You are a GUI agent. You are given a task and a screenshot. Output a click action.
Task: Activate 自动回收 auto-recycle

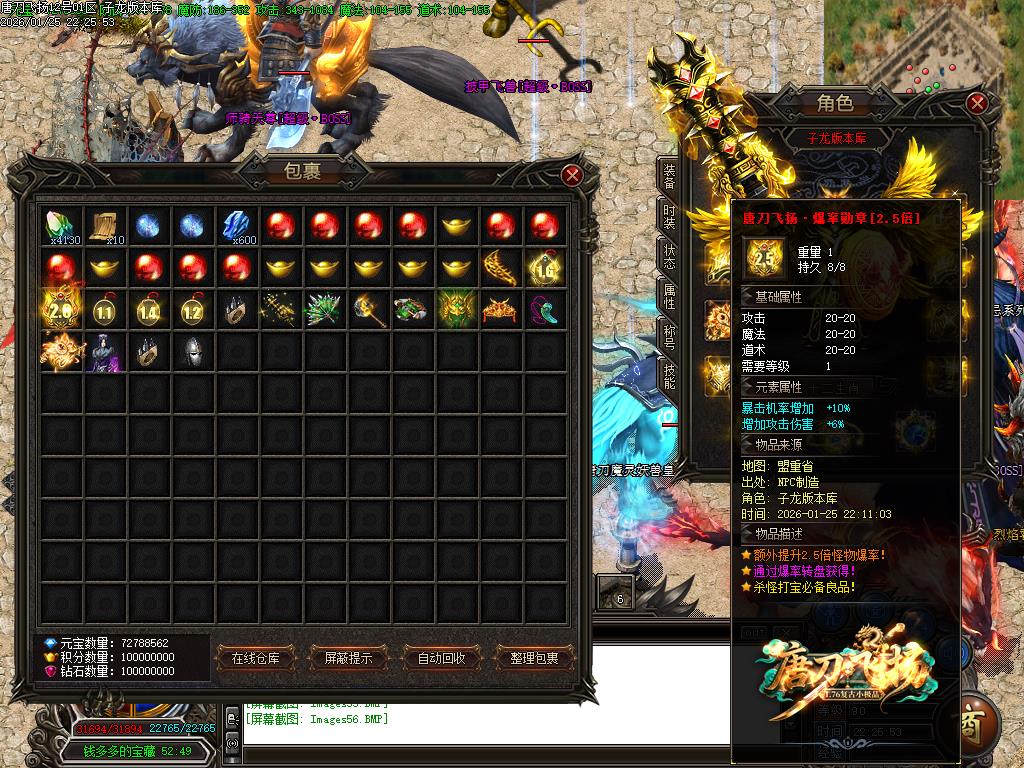441,658
